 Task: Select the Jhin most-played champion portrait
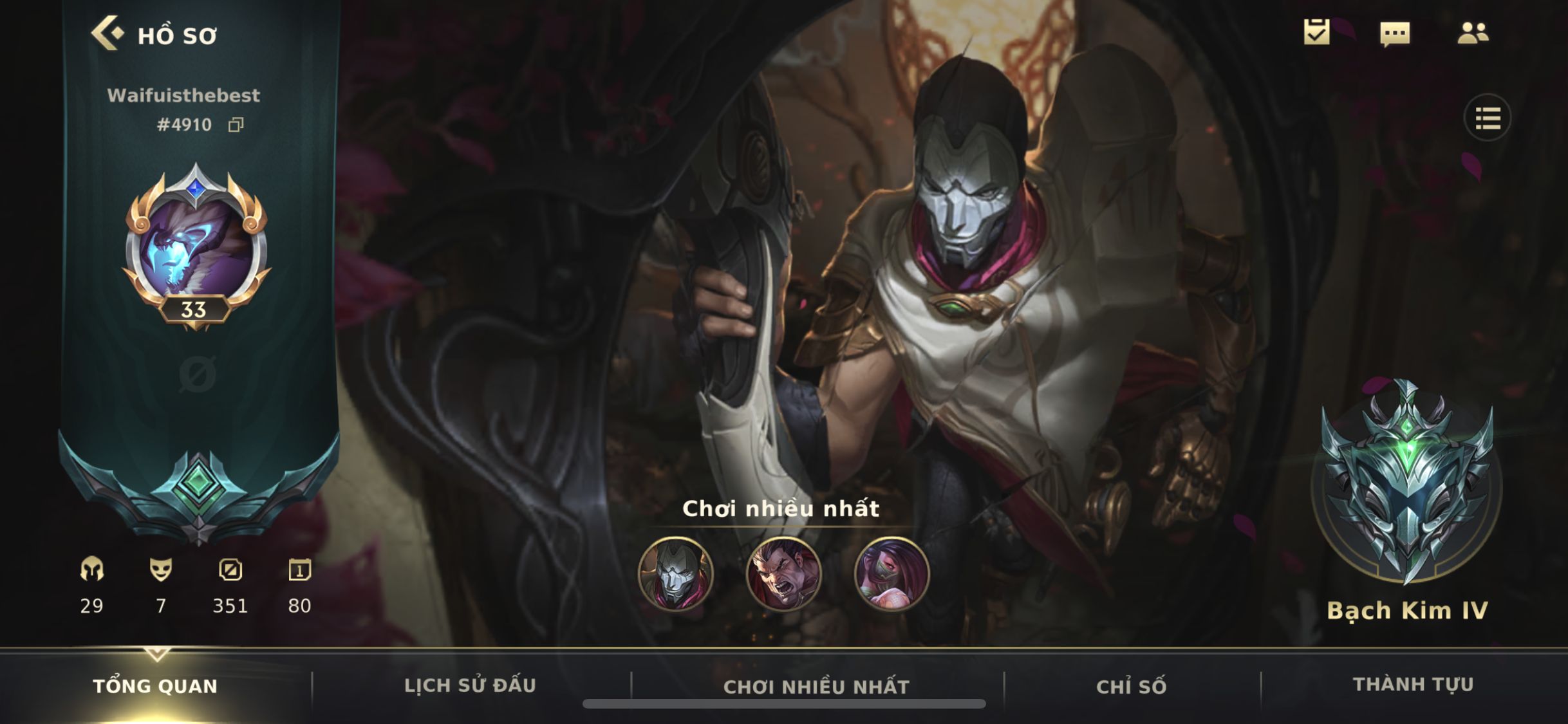(675, 574)
